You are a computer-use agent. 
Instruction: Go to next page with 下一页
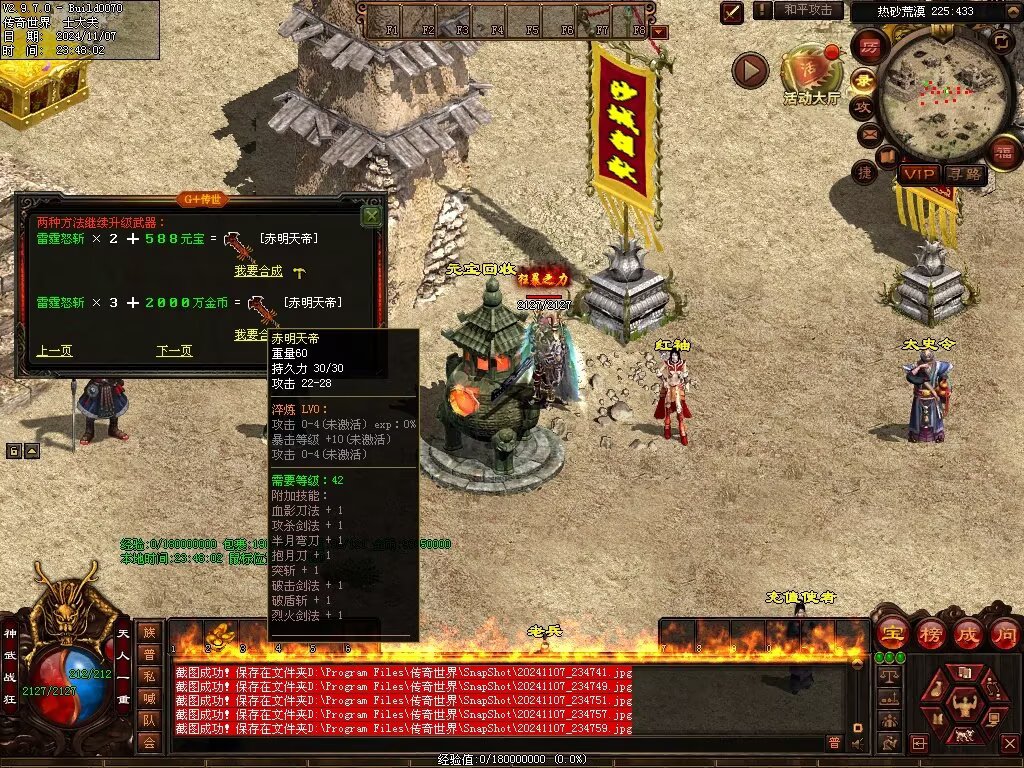click(x=174, y=351)
